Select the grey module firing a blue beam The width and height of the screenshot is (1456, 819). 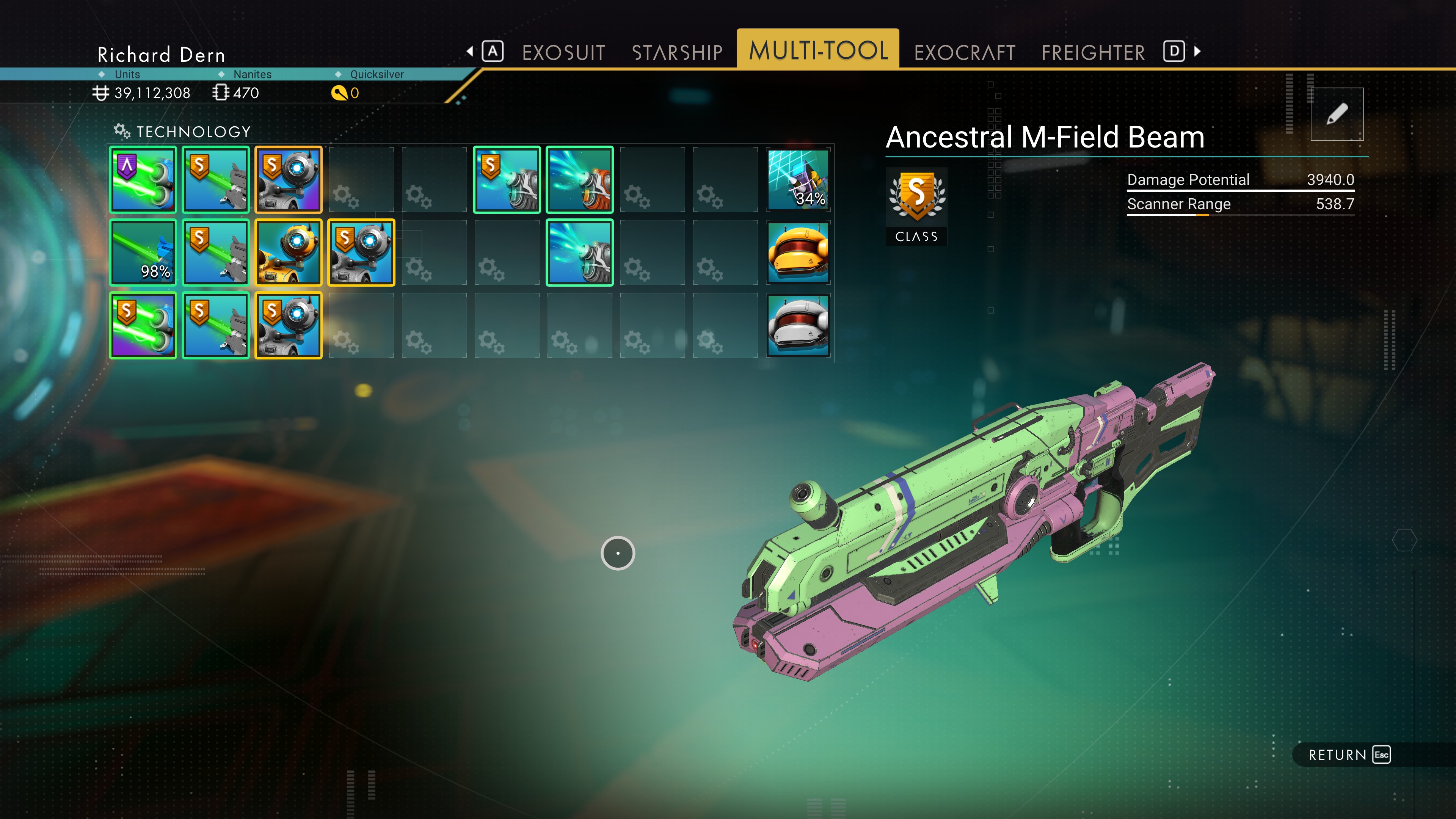coord(579,253)
